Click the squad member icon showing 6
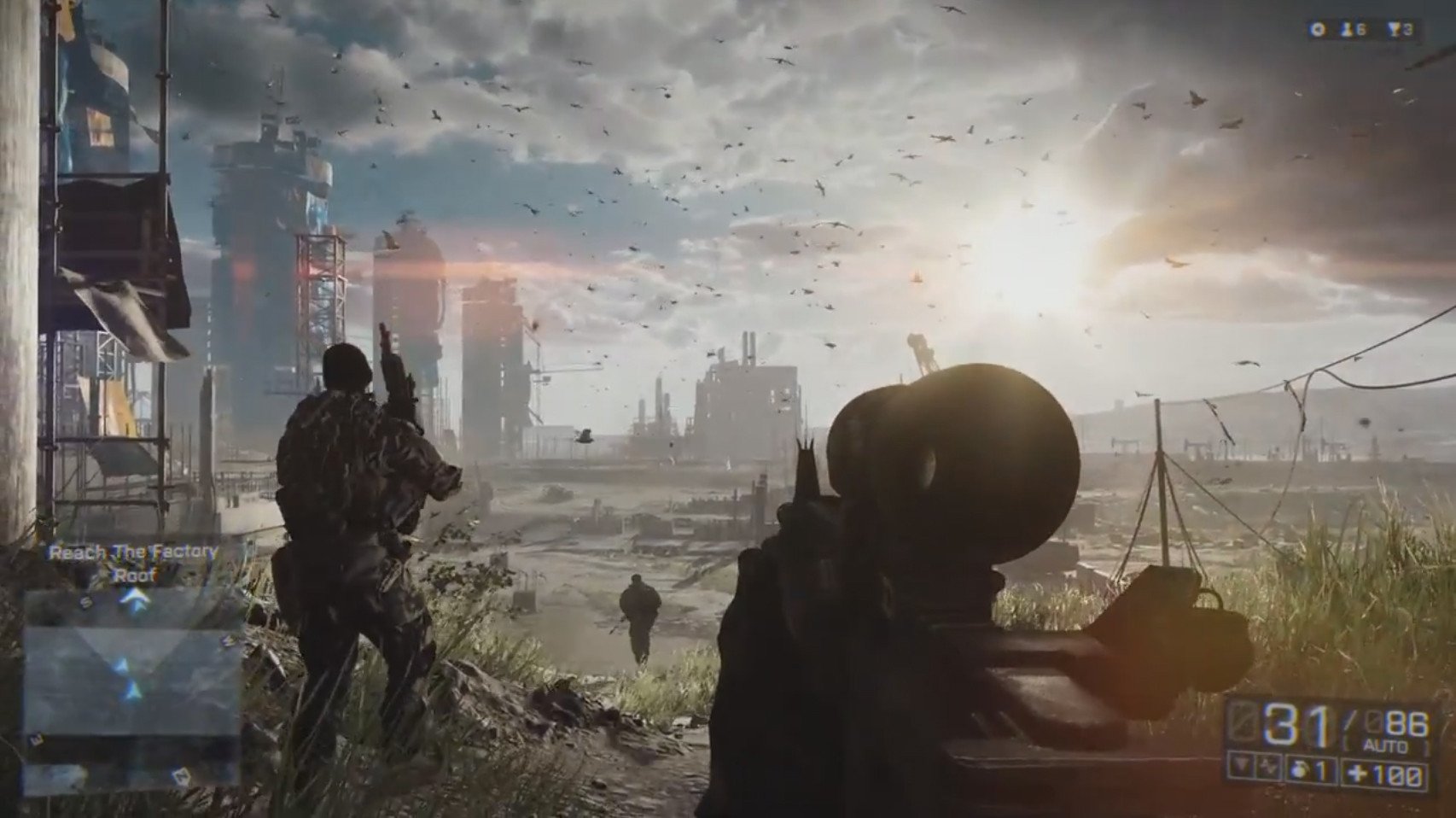Screen dimensions: 1456x818 tap(1347, 29)
